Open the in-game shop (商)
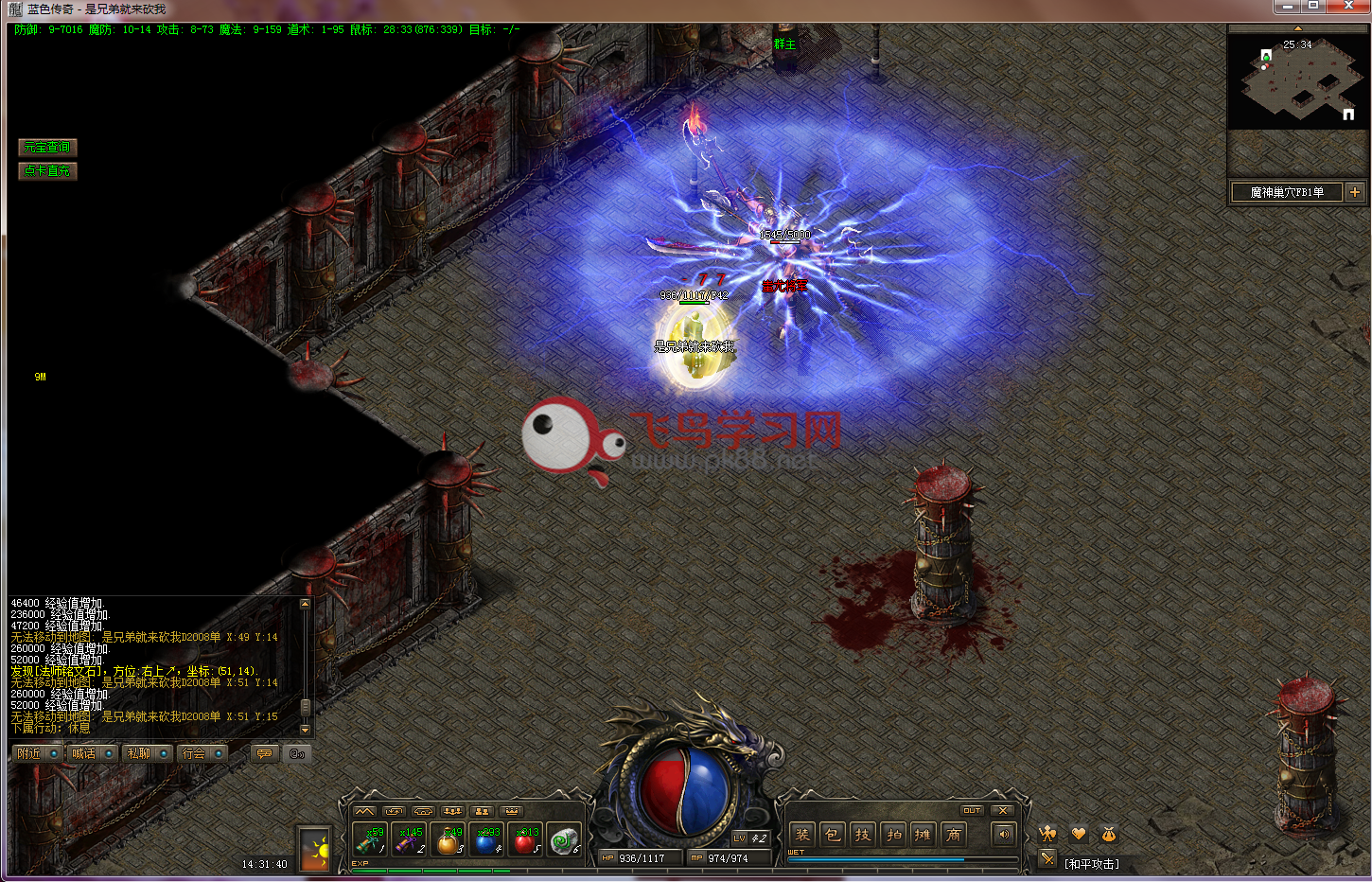The image size is (1372, 882). click(x=954, y=835)
